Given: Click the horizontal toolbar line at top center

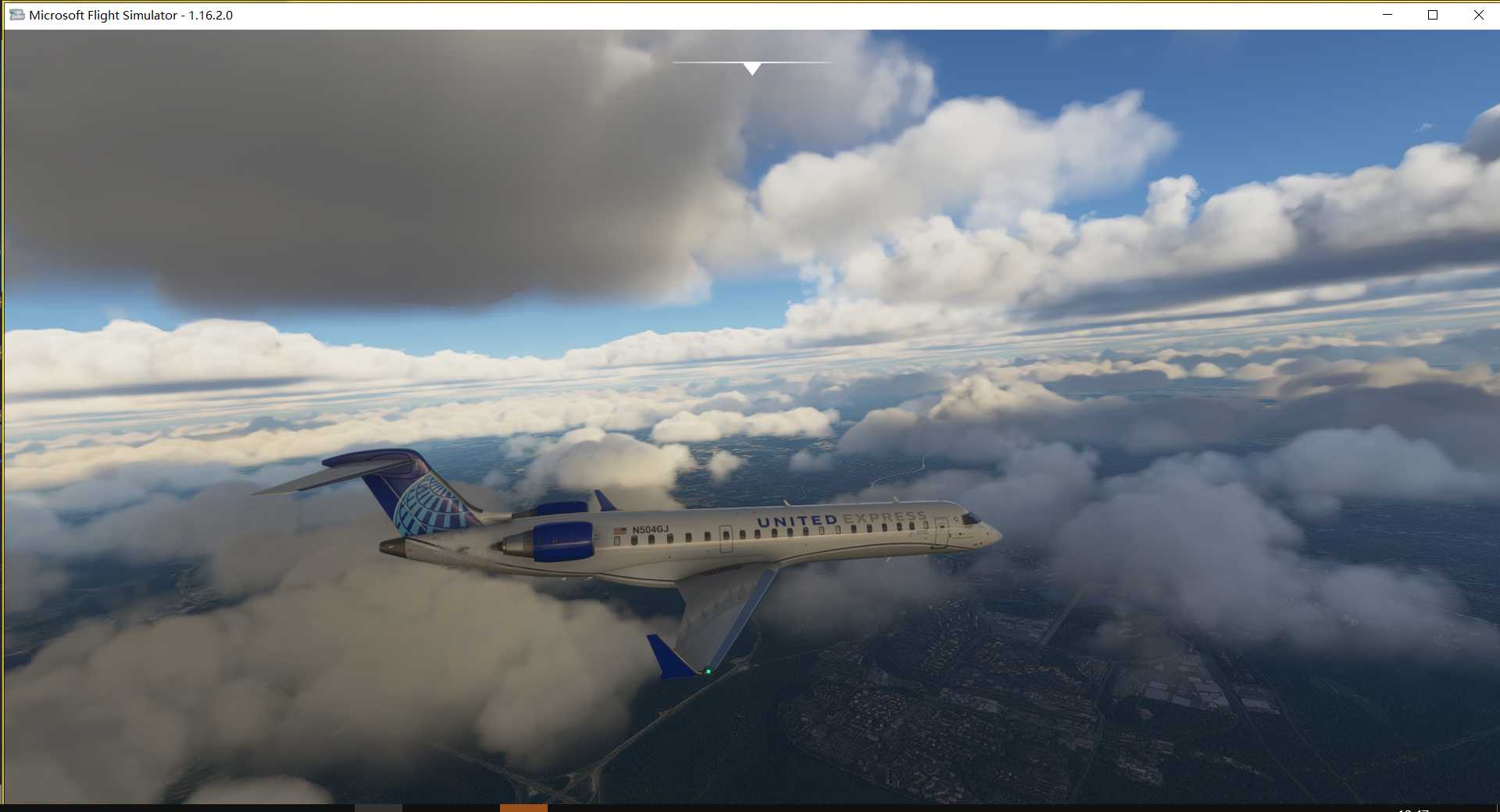Looking at the screenshot, I should tap(752, 60).
